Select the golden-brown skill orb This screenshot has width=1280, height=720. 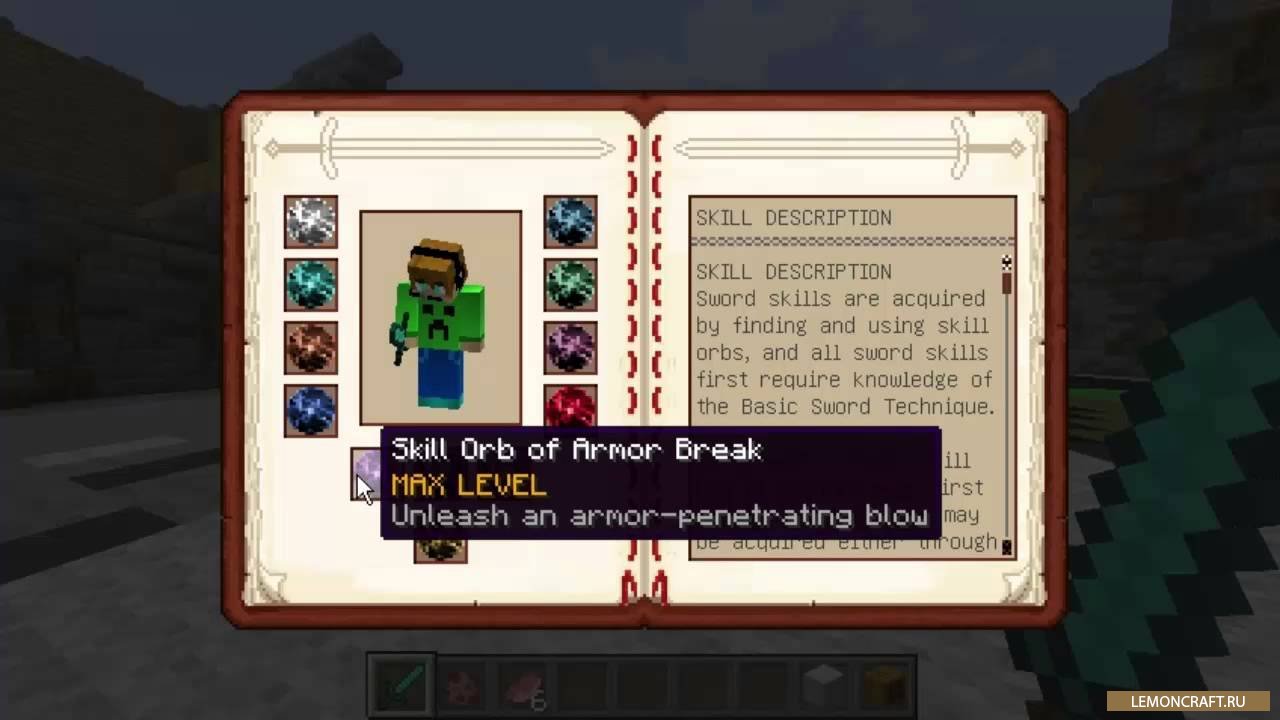pos(440,549)
